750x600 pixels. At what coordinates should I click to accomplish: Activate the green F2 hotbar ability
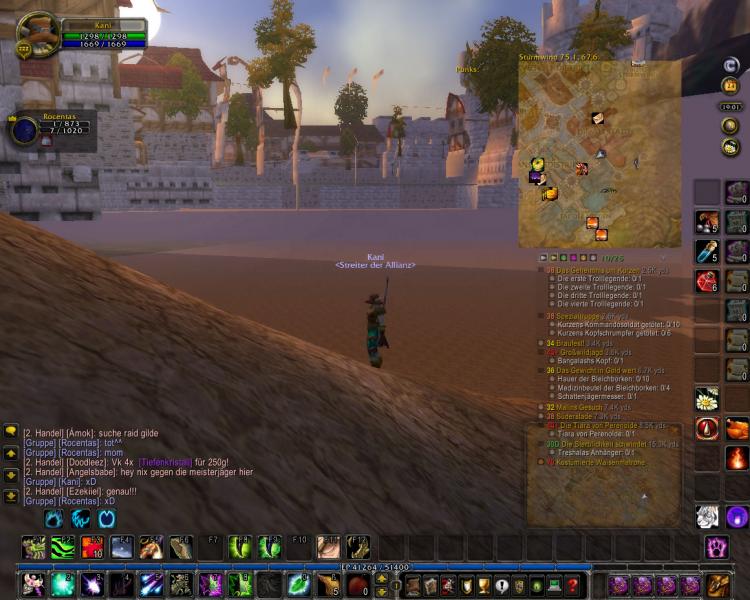64,547
